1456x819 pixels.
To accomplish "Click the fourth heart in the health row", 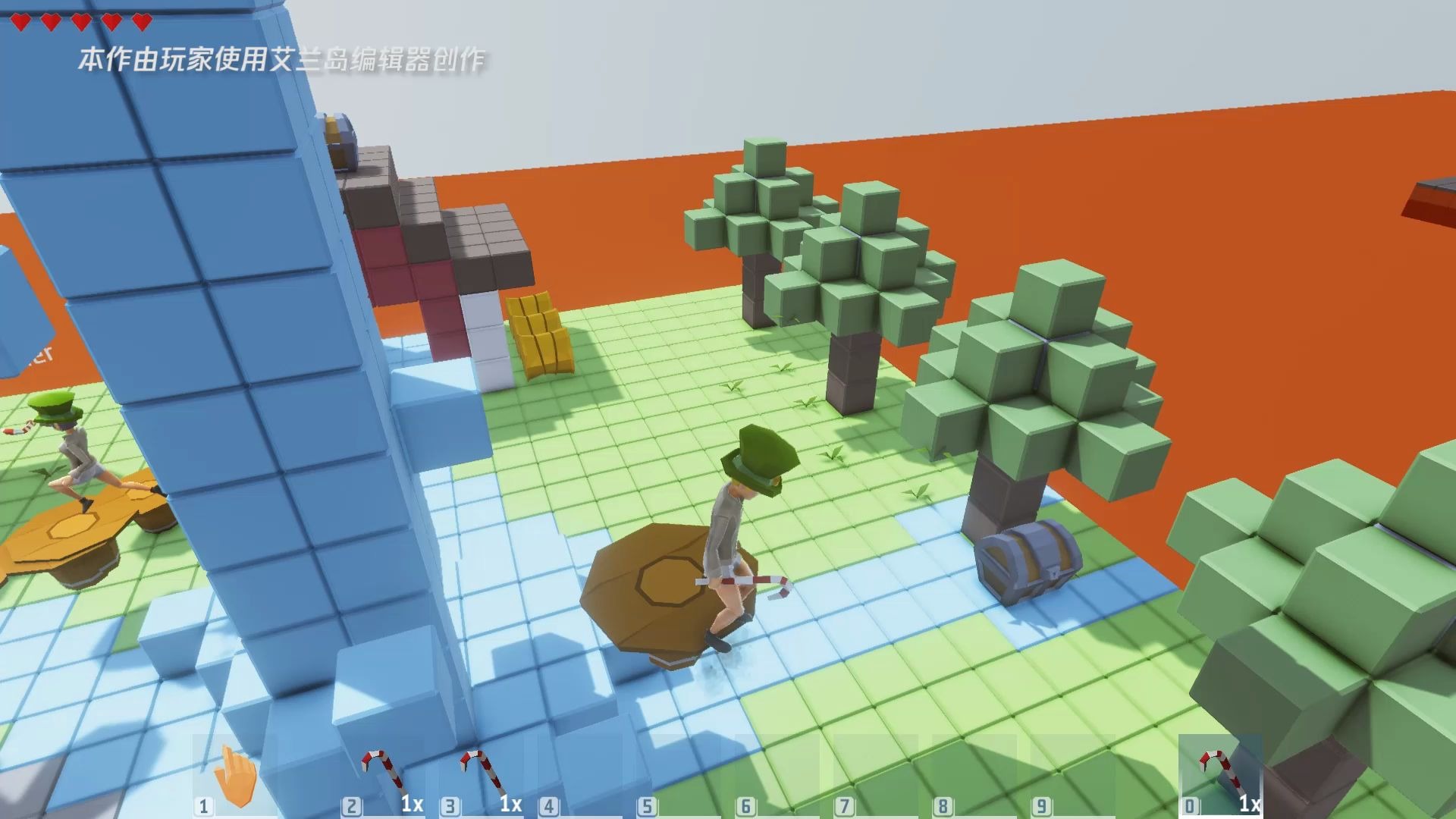I will [112, 23].
